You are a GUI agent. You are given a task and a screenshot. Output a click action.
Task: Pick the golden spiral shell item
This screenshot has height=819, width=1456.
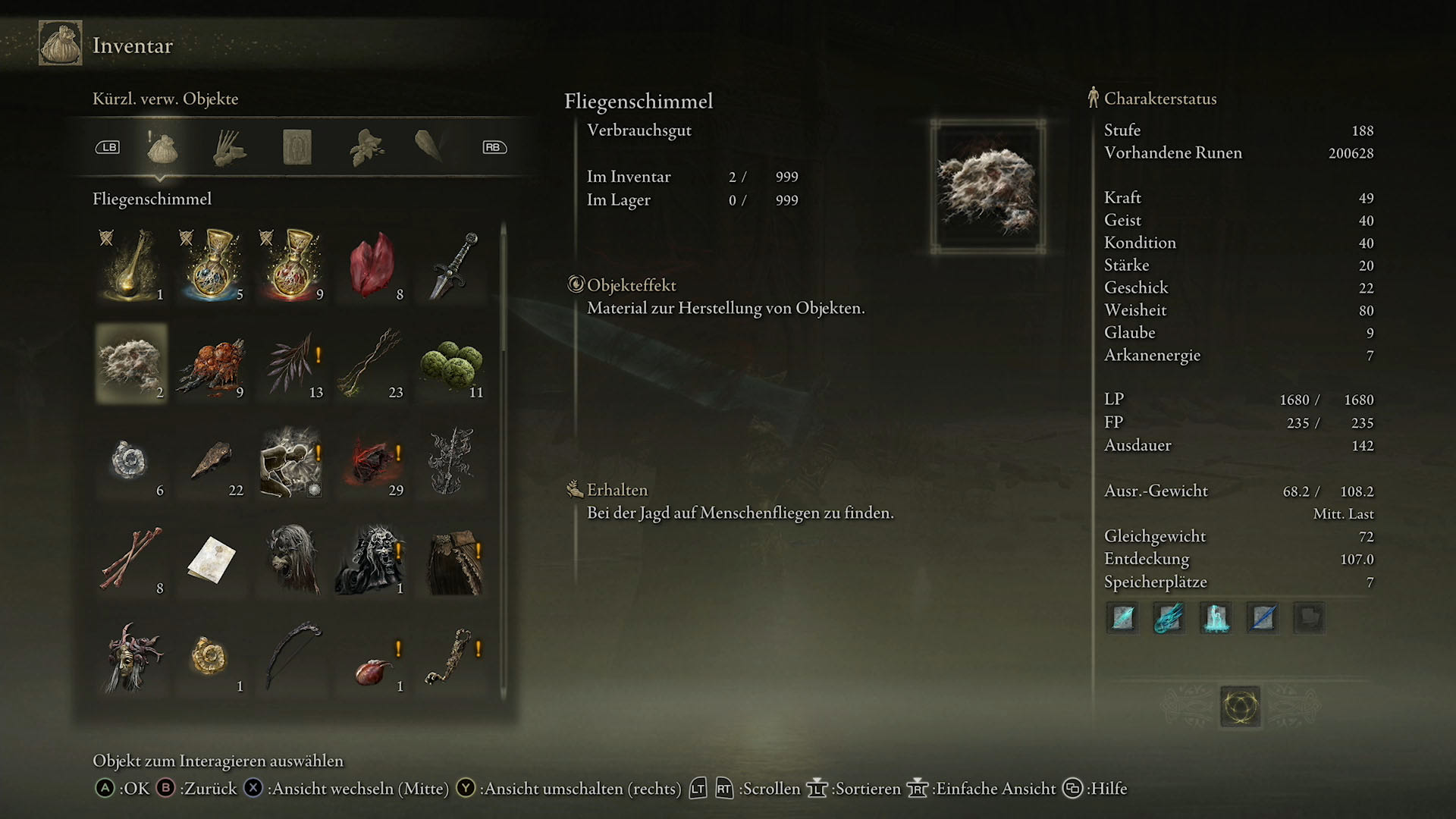coord(212,657)
